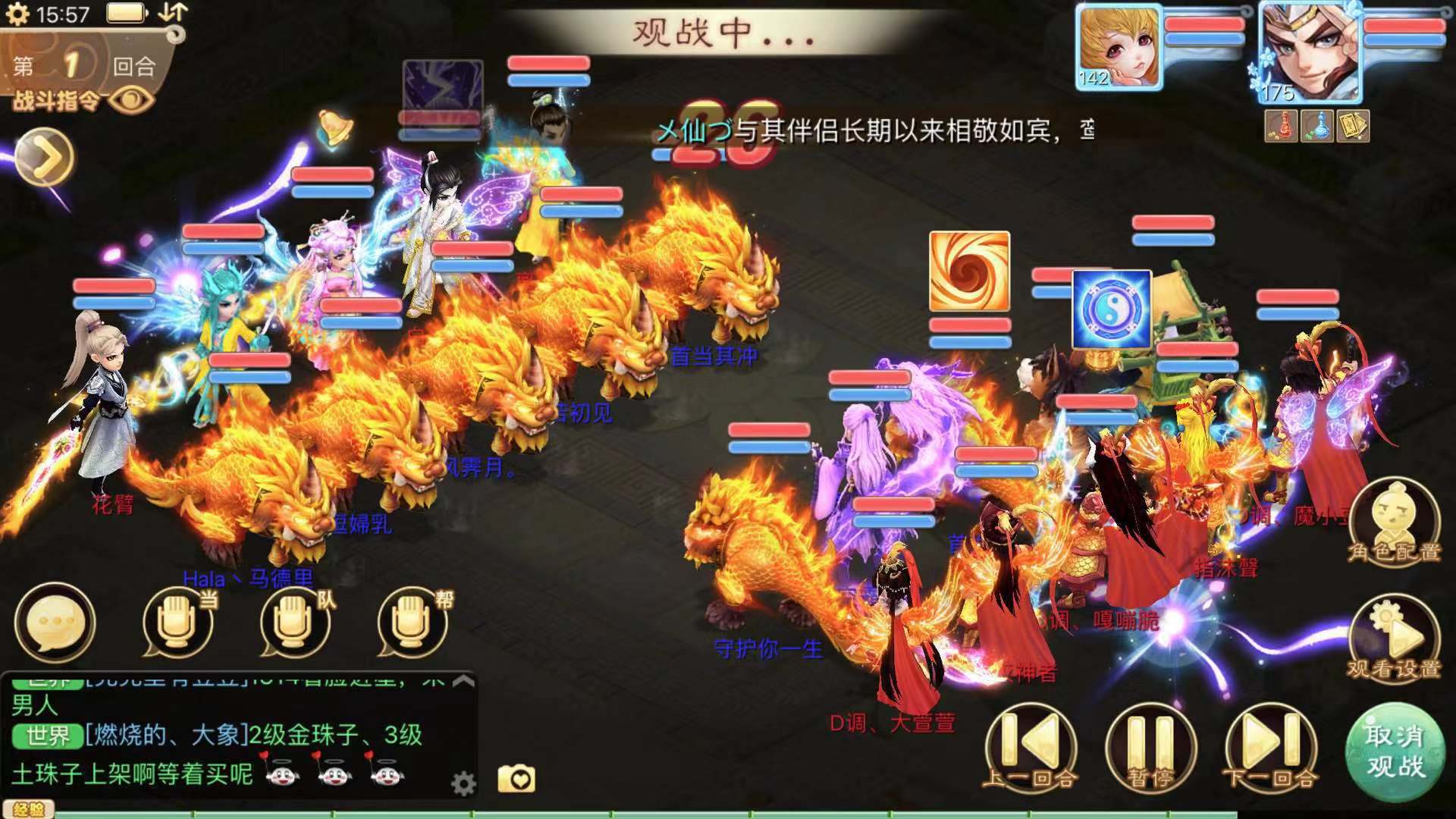This screenshot has height=819, width=1456.
Task: Select the blue MP potion item icon
Action: tap(1316, 126)
